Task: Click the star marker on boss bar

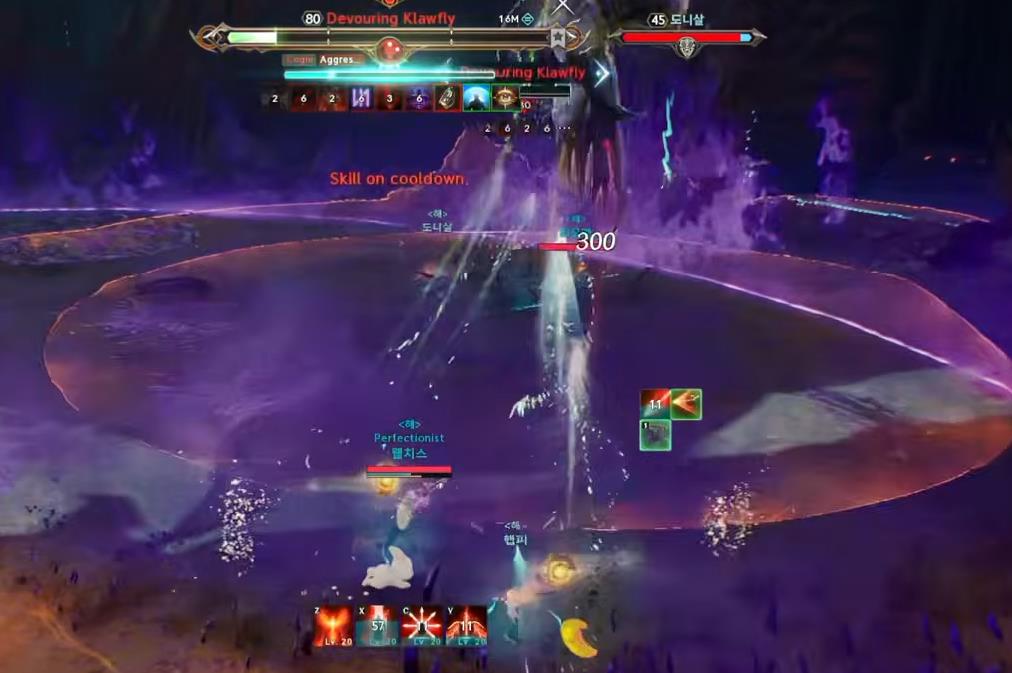Action: tap(559, 38)
